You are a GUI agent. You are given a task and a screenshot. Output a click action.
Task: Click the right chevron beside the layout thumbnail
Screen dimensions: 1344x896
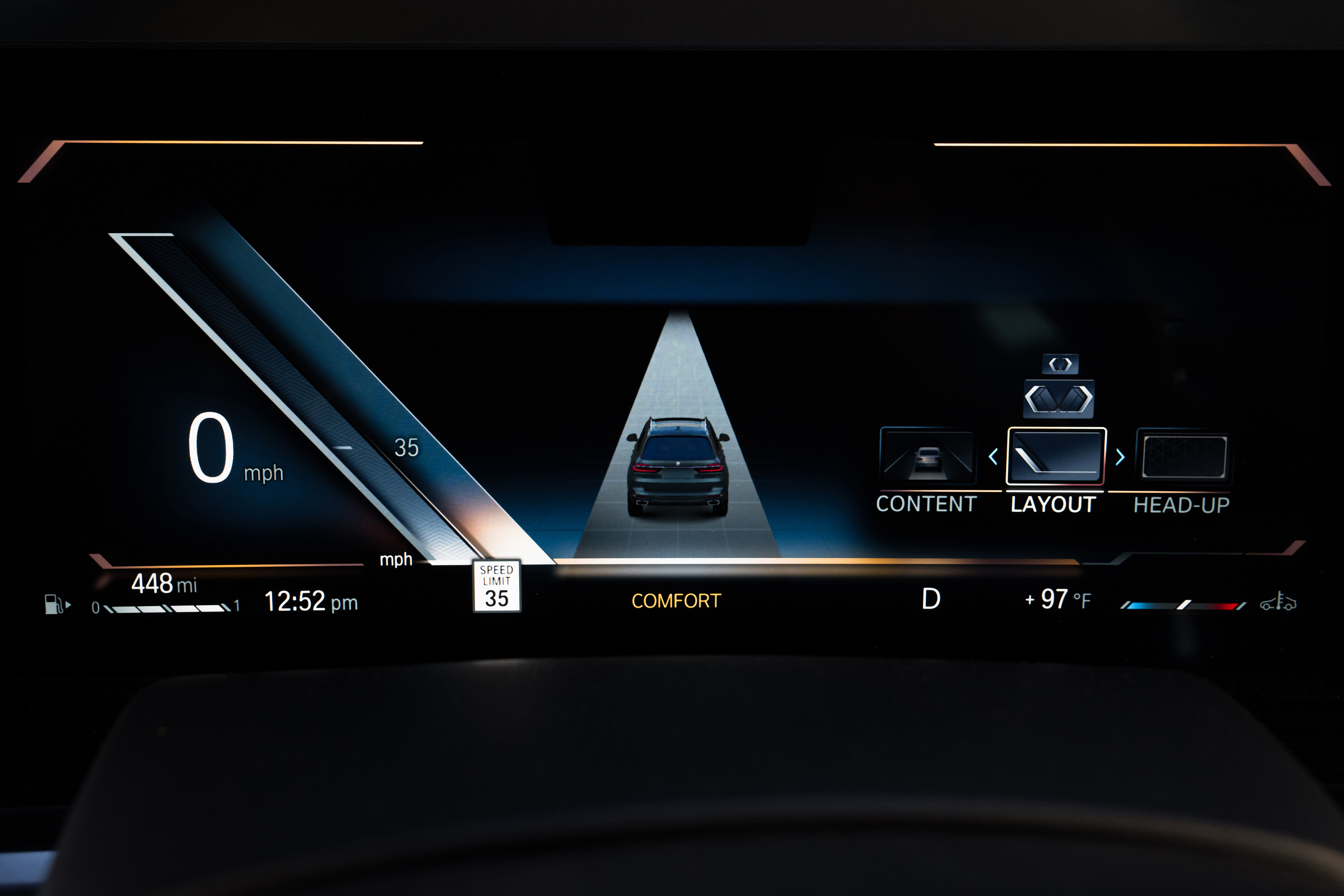click(x=1120, y=457)
